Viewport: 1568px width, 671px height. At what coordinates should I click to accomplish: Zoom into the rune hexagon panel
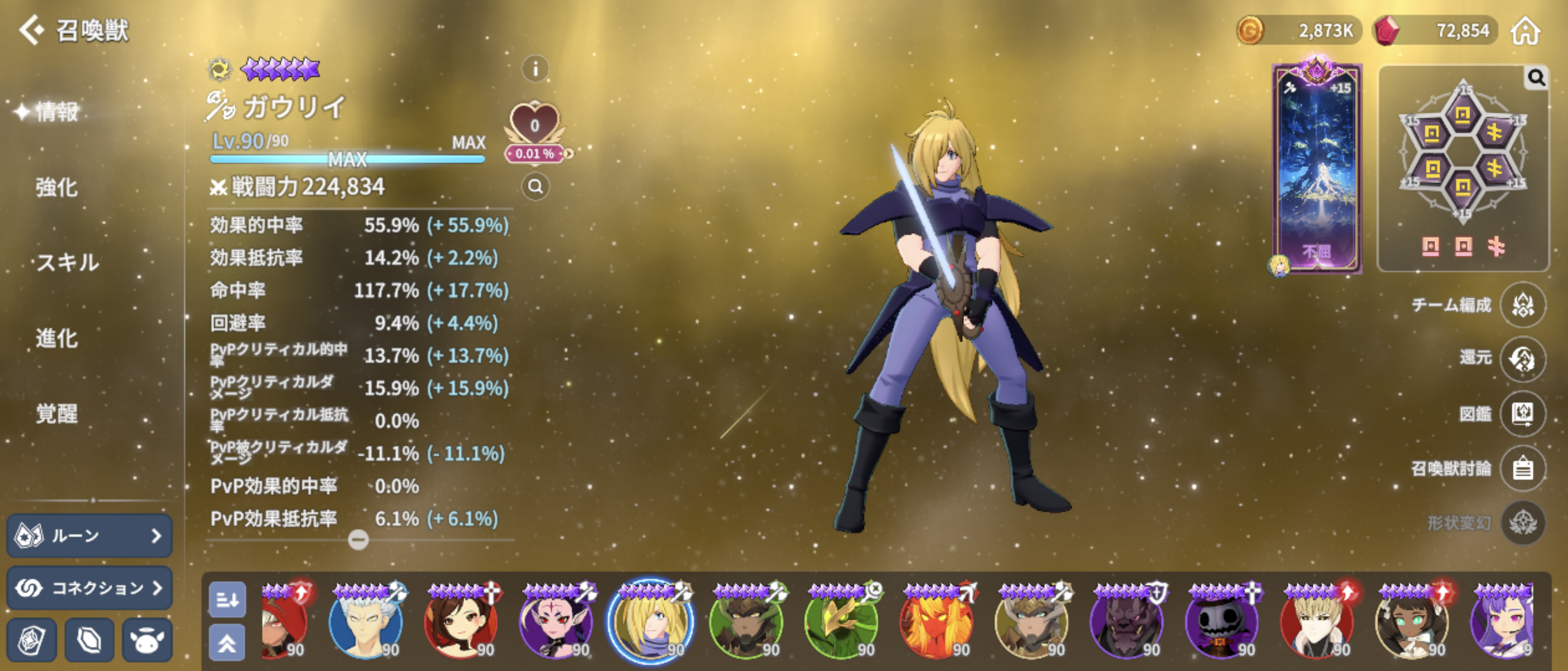tap(1536, 78)
